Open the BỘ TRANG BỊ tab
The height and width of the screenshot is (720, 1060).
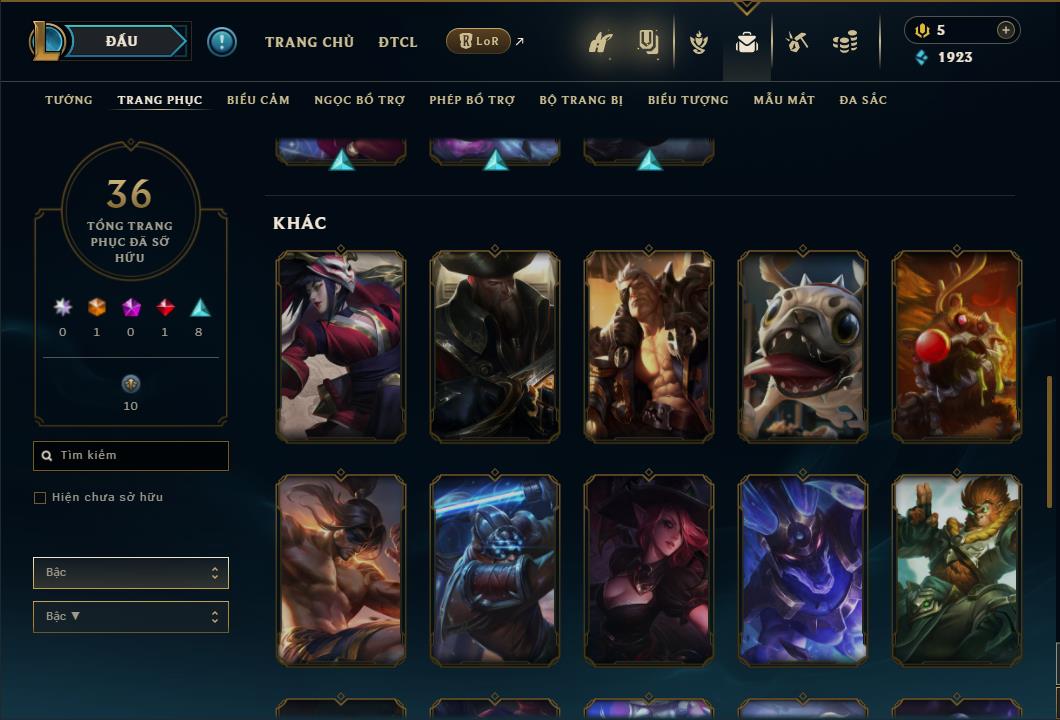(x=581, y=100)
